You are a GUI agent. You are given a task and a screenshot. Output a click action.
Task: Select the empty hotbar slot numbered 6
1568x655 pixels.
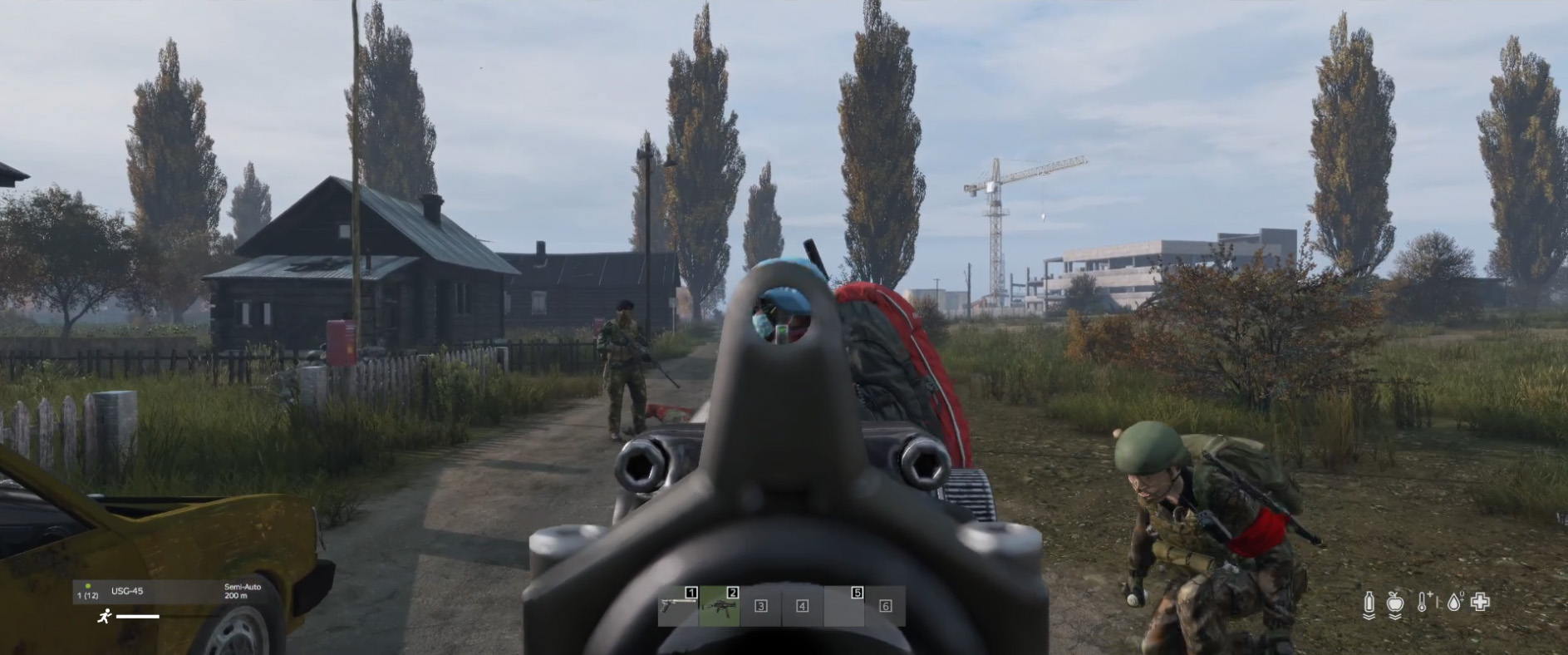(885, 606)
